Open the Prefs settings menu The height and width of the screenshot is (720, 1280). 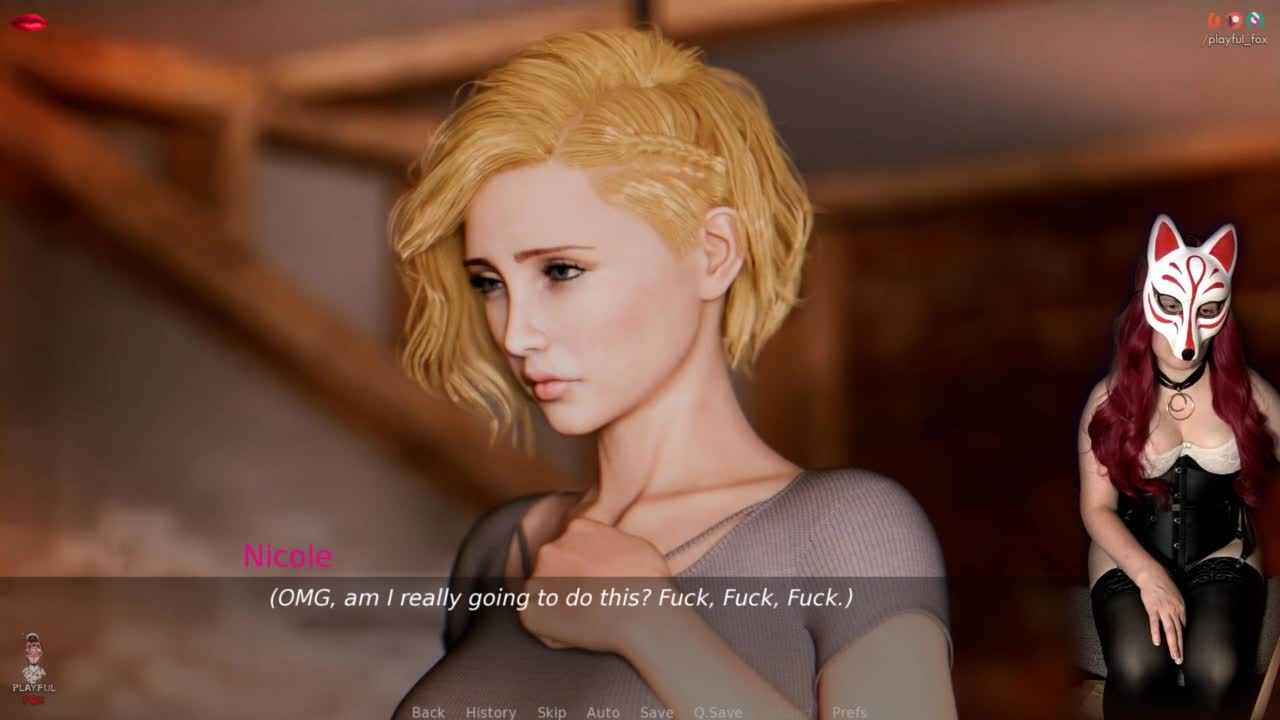(849, 712)
